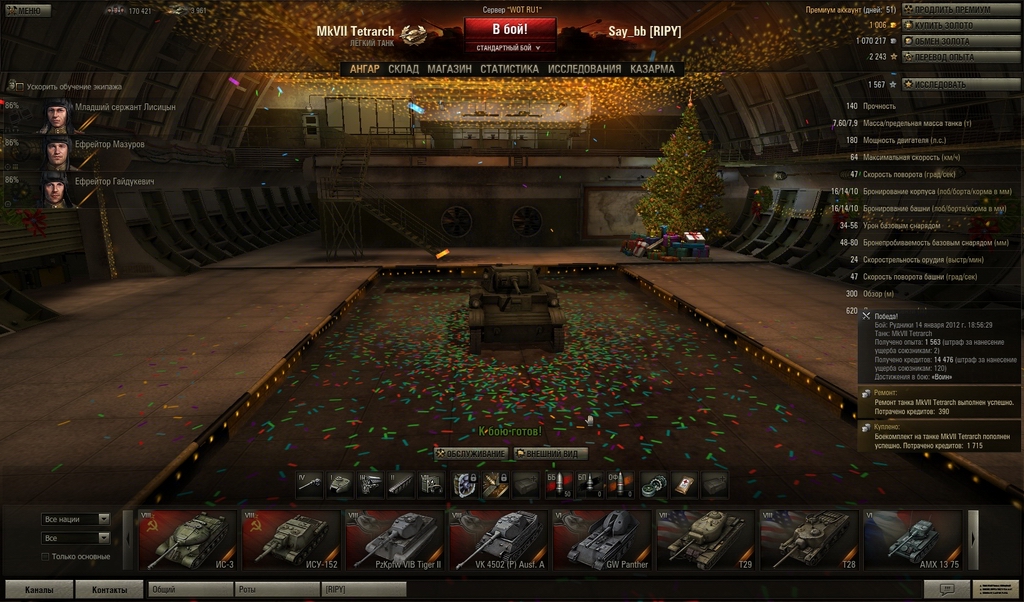
Task: Start battle with the В бой! button
Action: [x=509, y=28]
